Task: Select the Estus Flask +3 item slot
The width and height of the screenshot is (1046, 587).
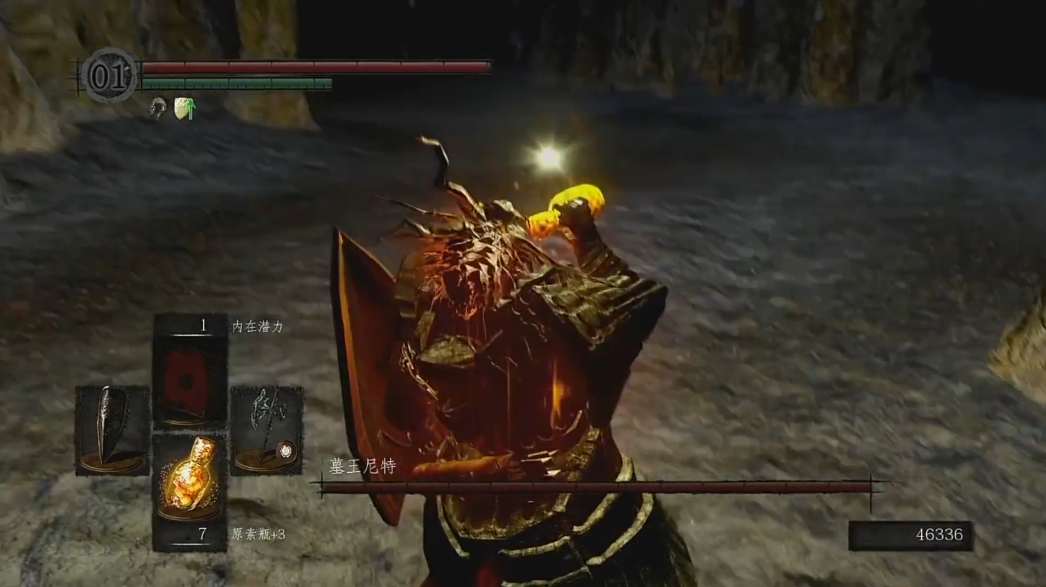Action: tap(190, 484)
